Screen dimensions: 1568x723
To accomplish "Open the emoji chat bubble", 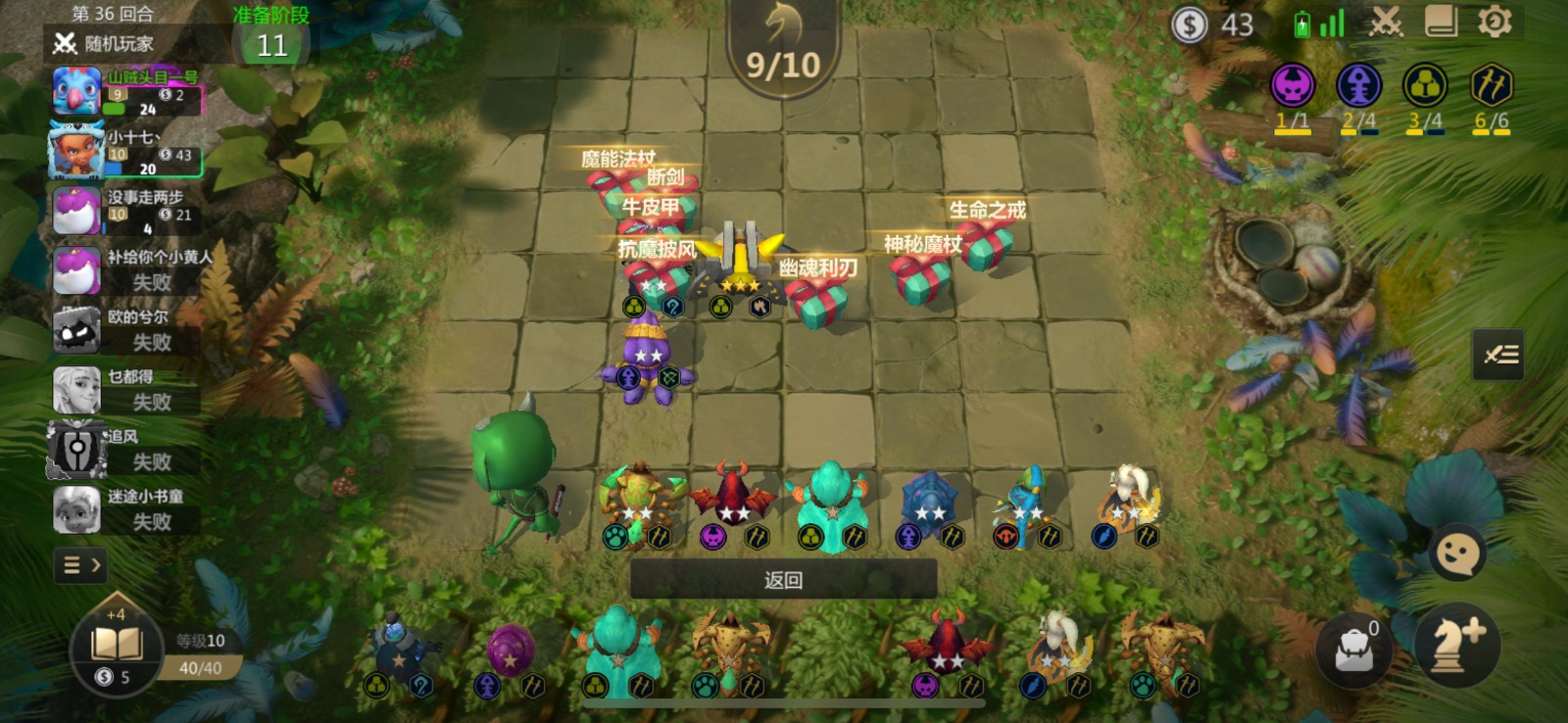I will [x=1457, y=554].
